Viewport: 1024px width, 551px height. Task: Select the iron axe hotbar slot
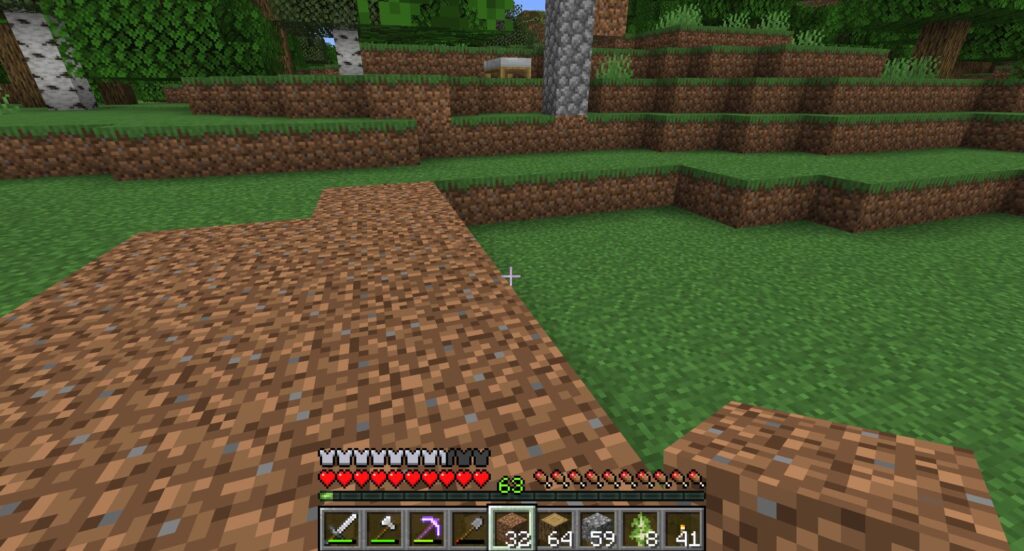pos(382,527)
